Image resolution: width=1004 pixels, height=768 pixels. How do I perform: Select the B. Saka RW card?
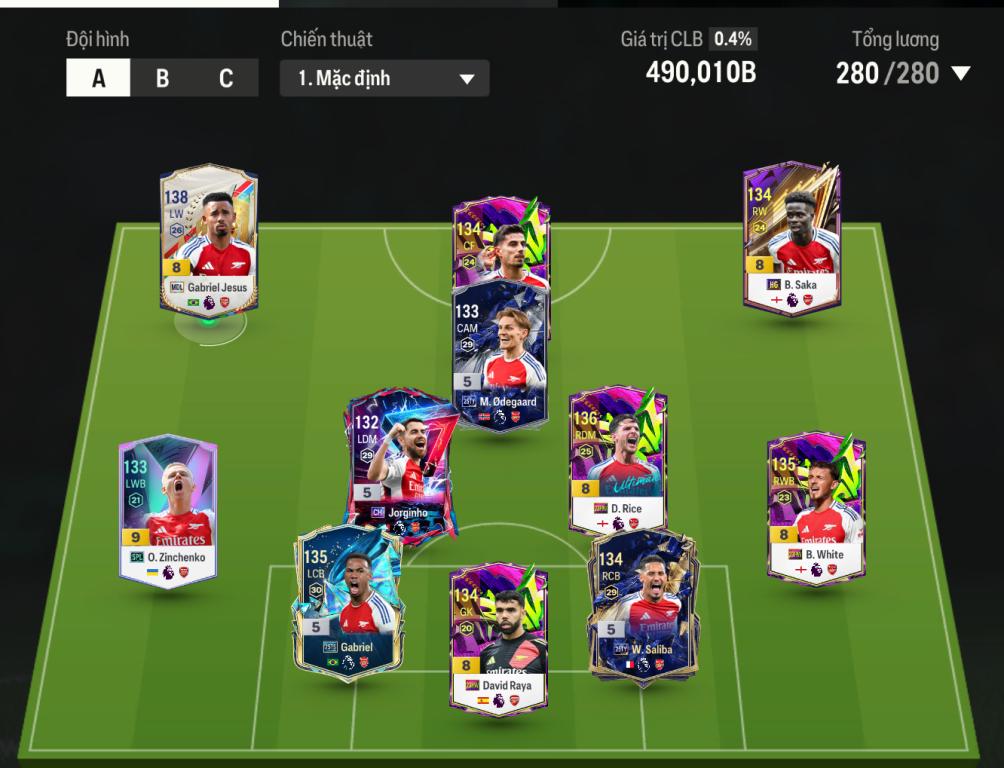pos(790,236)
